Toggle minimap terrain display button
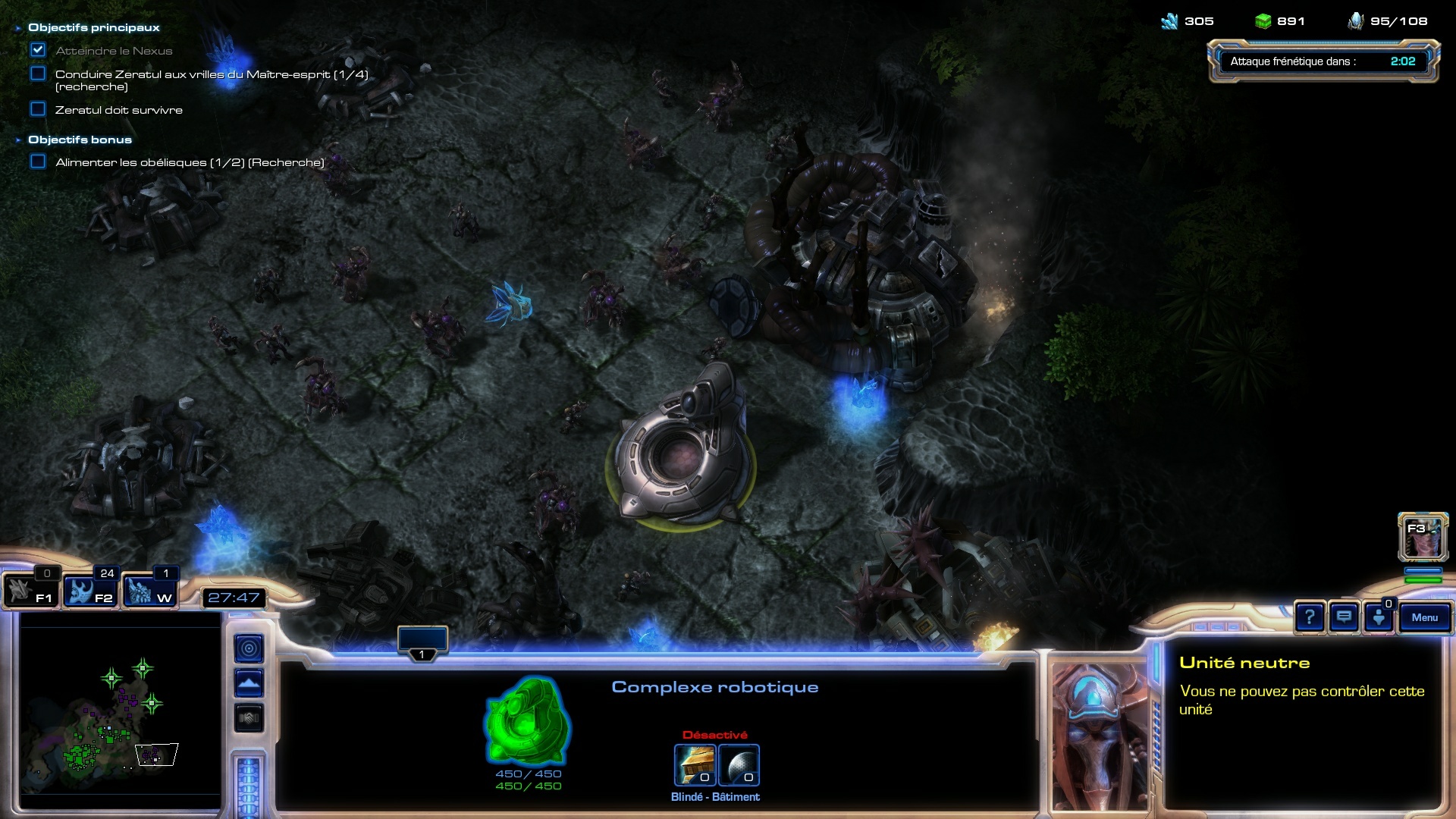 [x=249, y=683]
